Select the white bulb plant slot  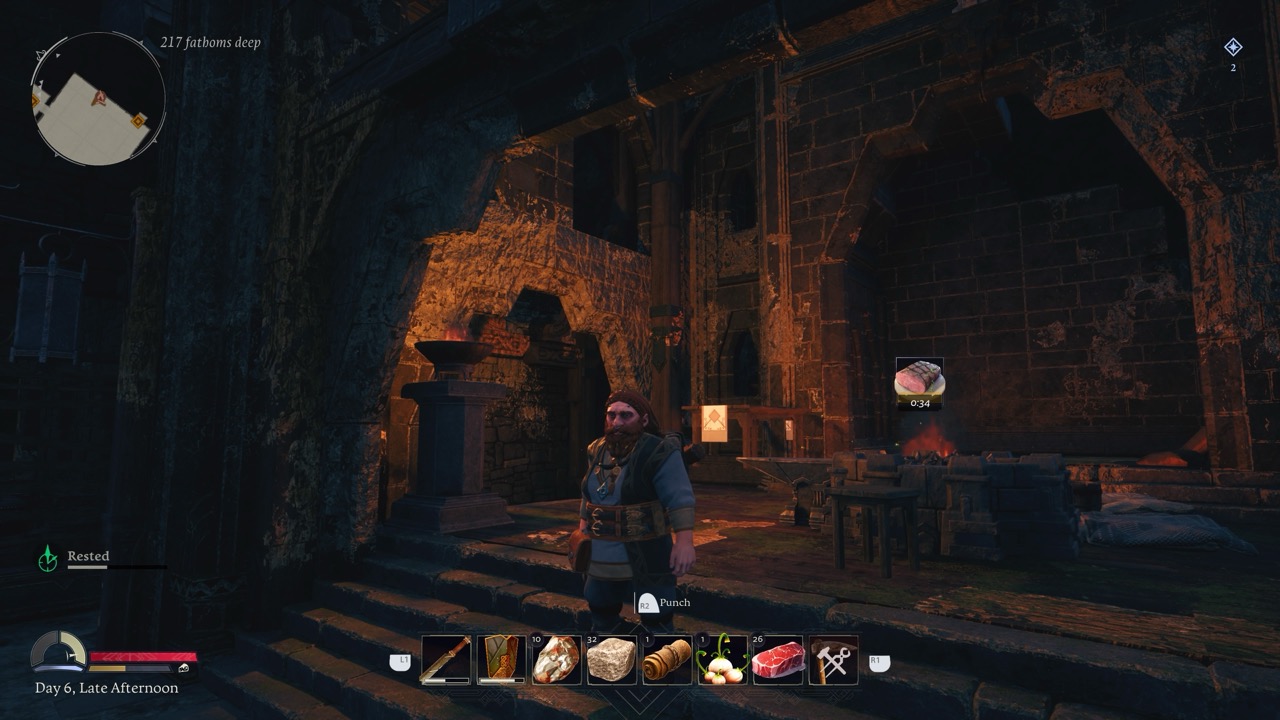722,660
